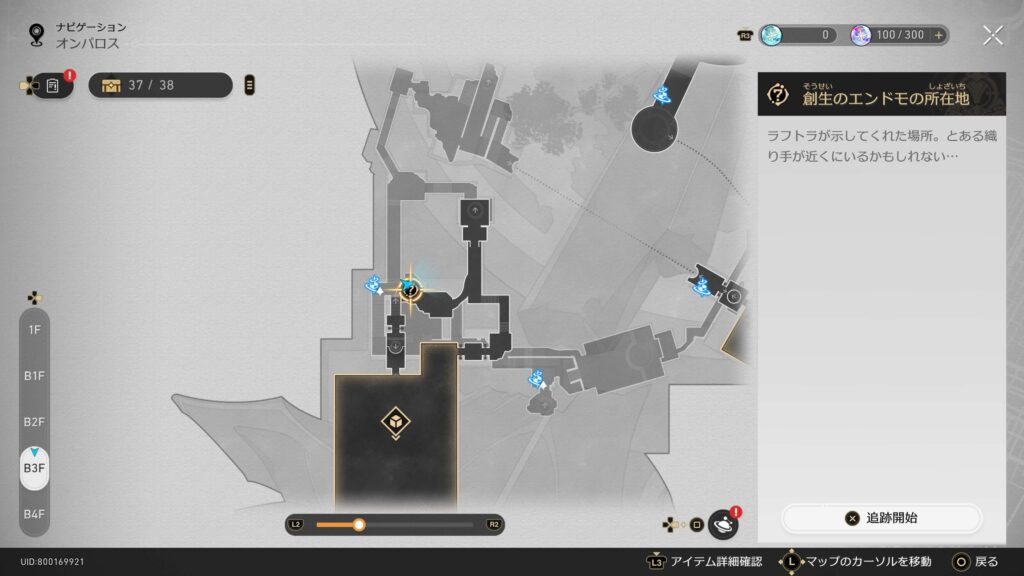Expand the chest list options button
The height and width of the screenshot is (576, 1024).
tap(249, 85)
